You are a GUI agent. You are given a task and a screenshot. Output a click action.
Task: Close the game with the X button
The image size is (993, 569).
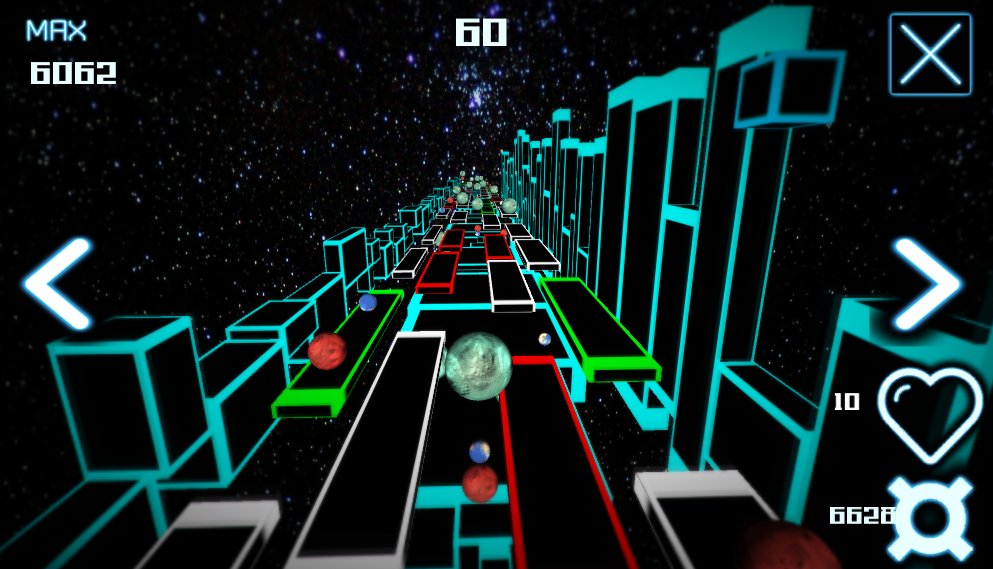tap(930, 54)
